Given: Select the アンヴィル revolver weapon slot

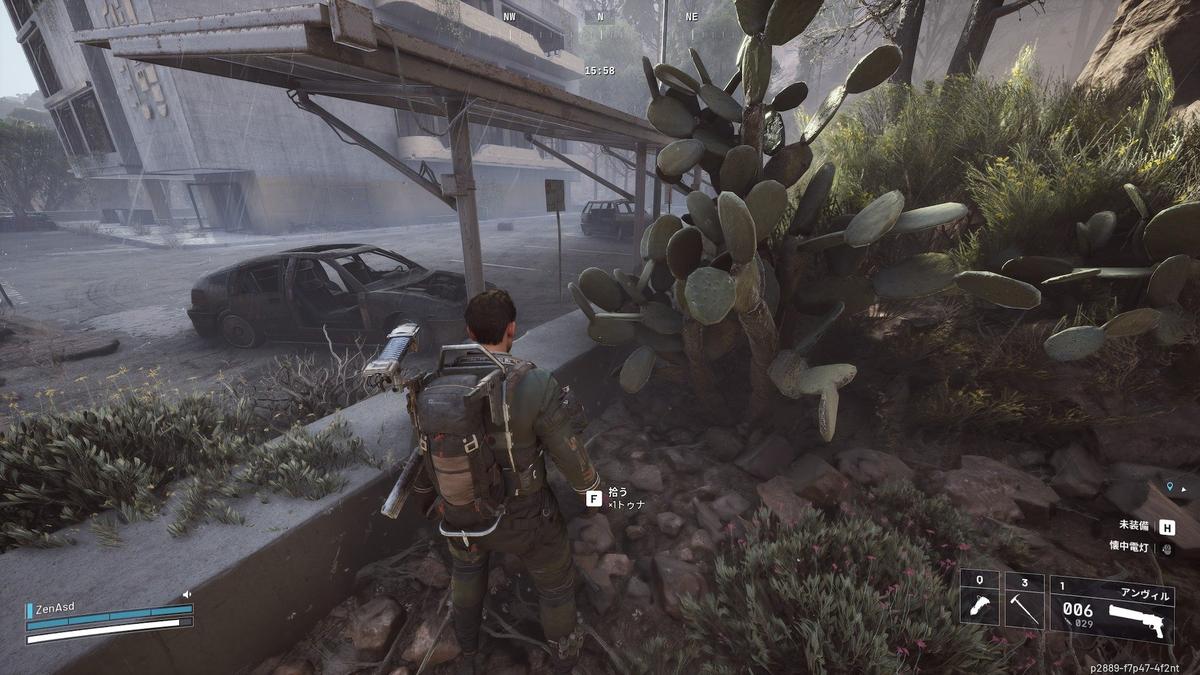Looking at the screenshot, I should tap(1111, 606).
